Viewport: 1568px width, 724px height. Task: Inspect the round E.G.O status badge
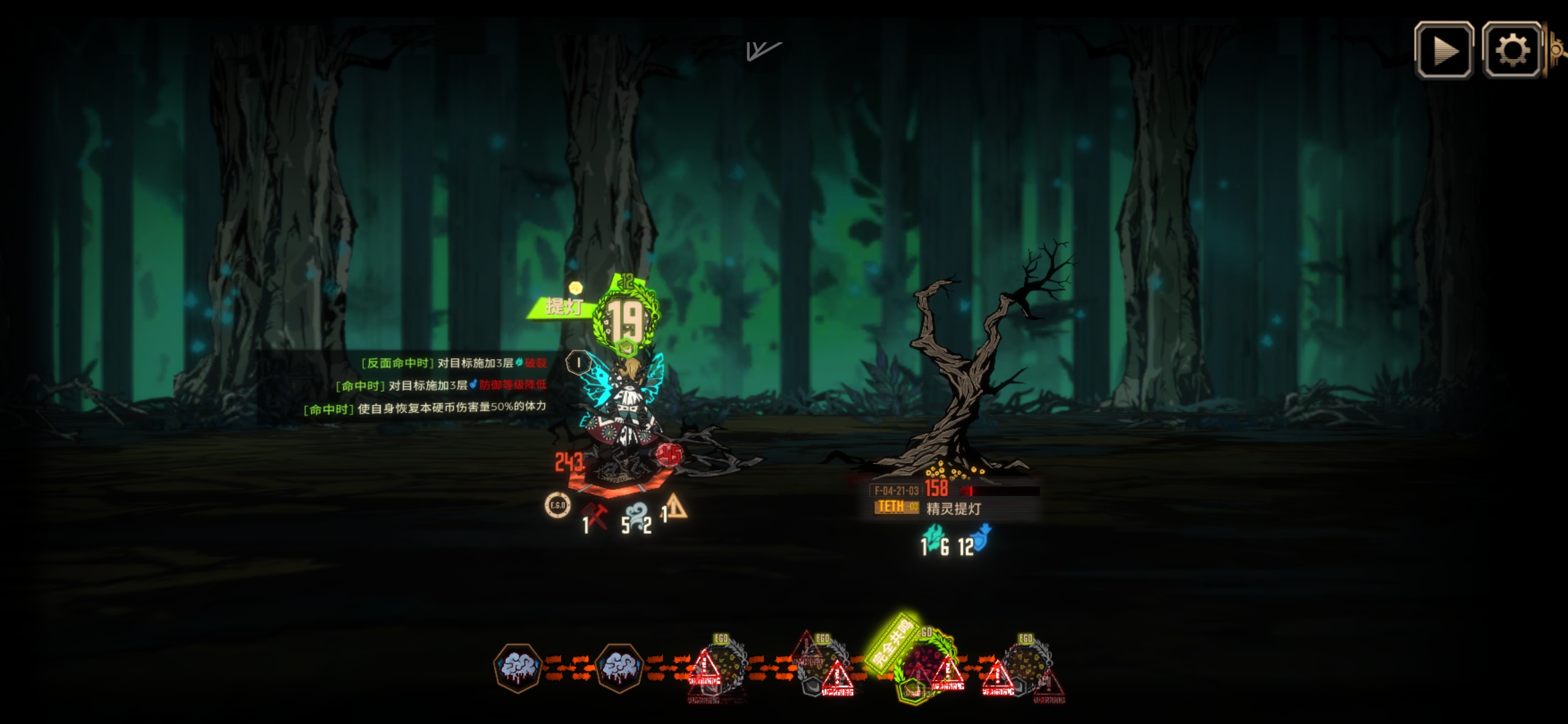coord(558,505)
